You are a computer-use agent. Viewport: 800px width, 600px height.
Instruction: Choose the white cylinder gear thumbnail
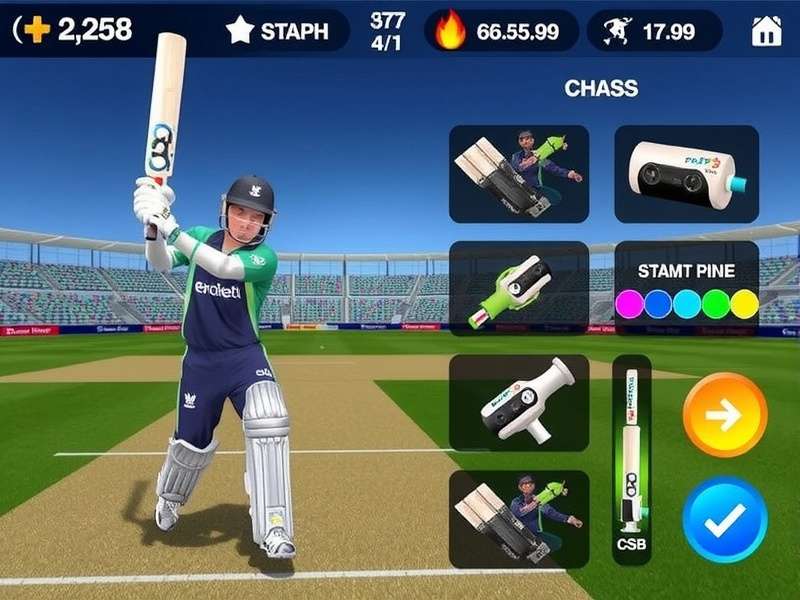pyautogui.click(x=686, y=173)
